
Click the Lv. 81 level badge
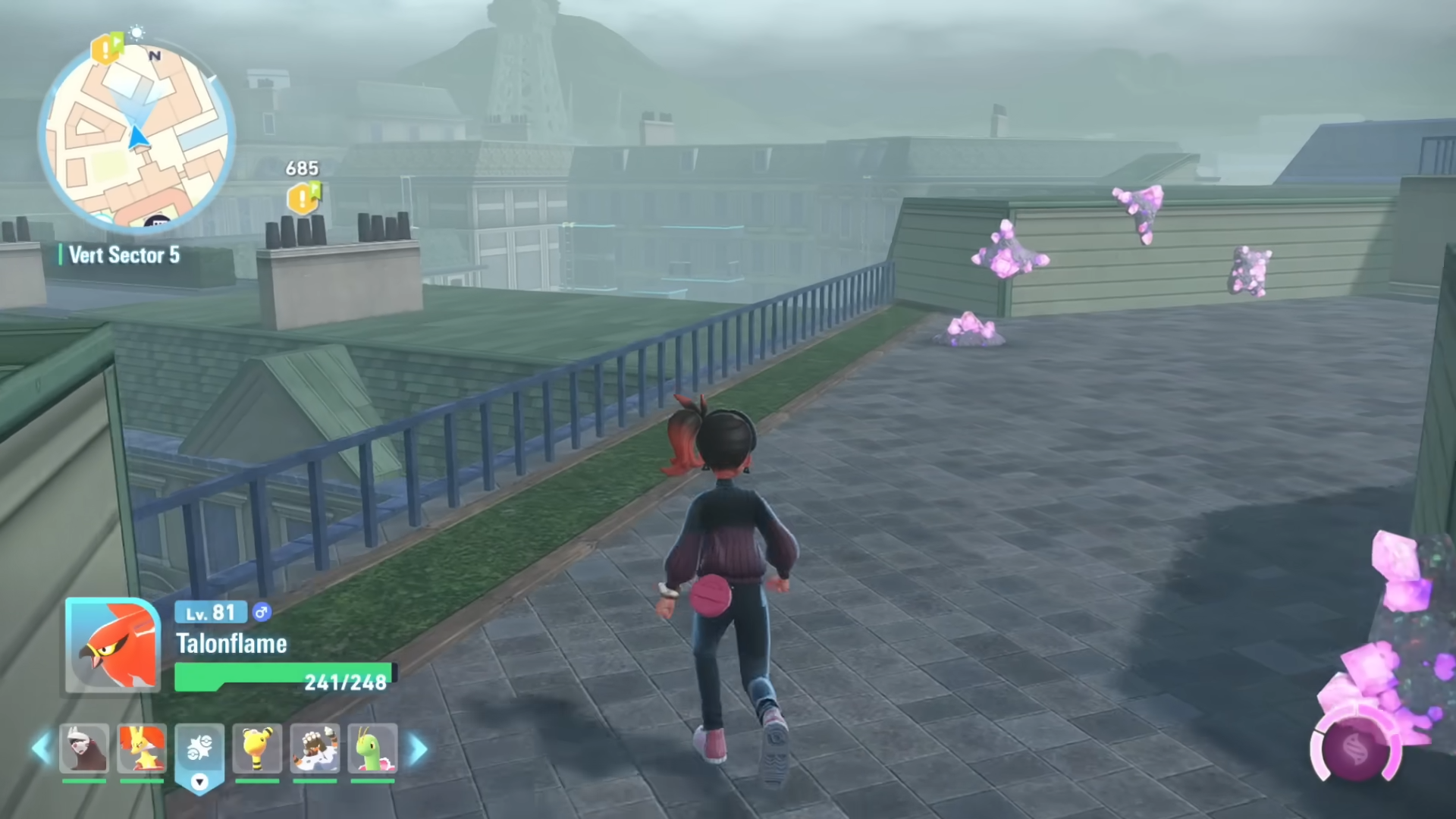pyautogui.click(x=210, y=613)
